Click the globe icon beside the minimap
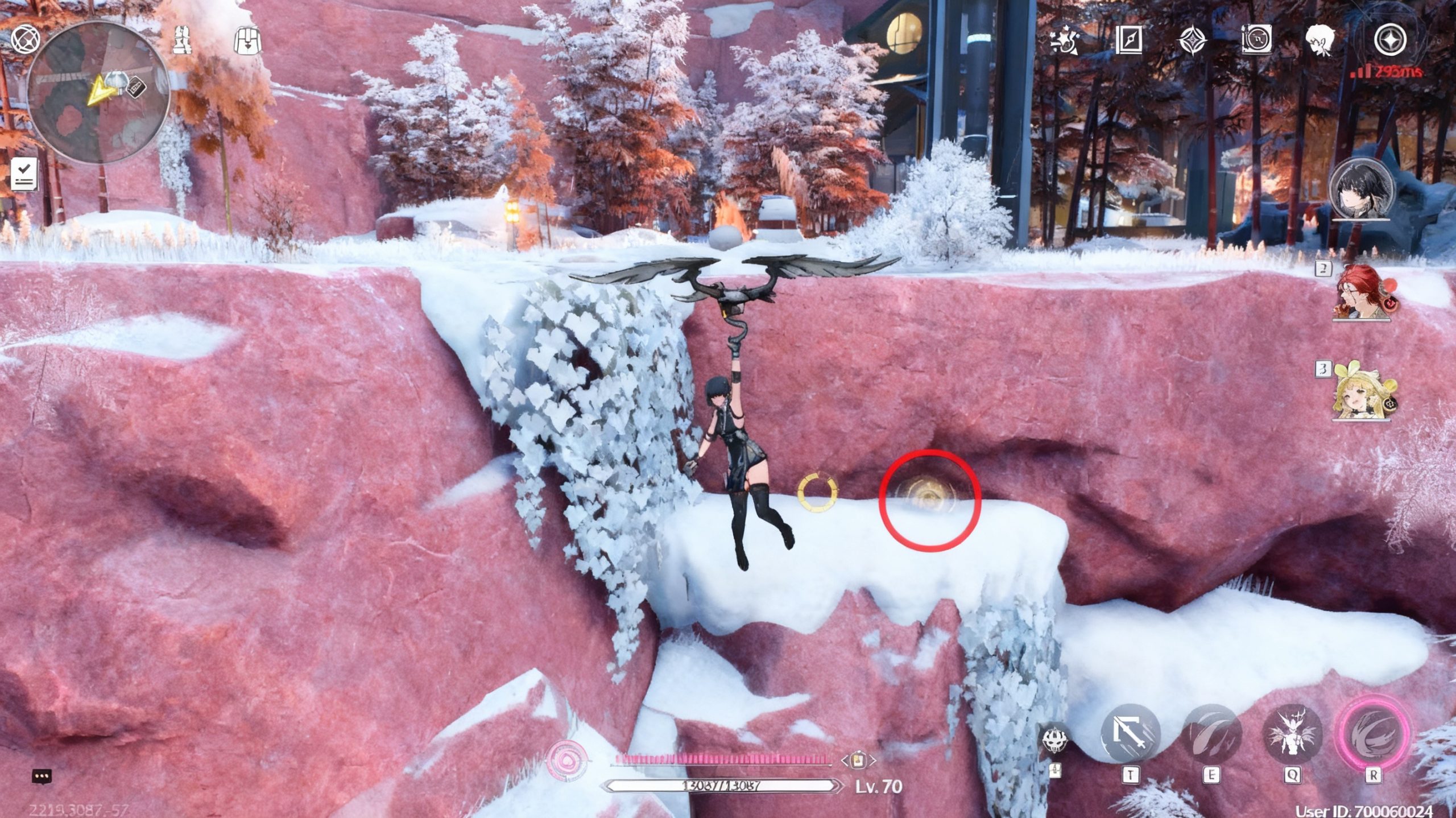The image size is (1456, 818). point(25,40)
